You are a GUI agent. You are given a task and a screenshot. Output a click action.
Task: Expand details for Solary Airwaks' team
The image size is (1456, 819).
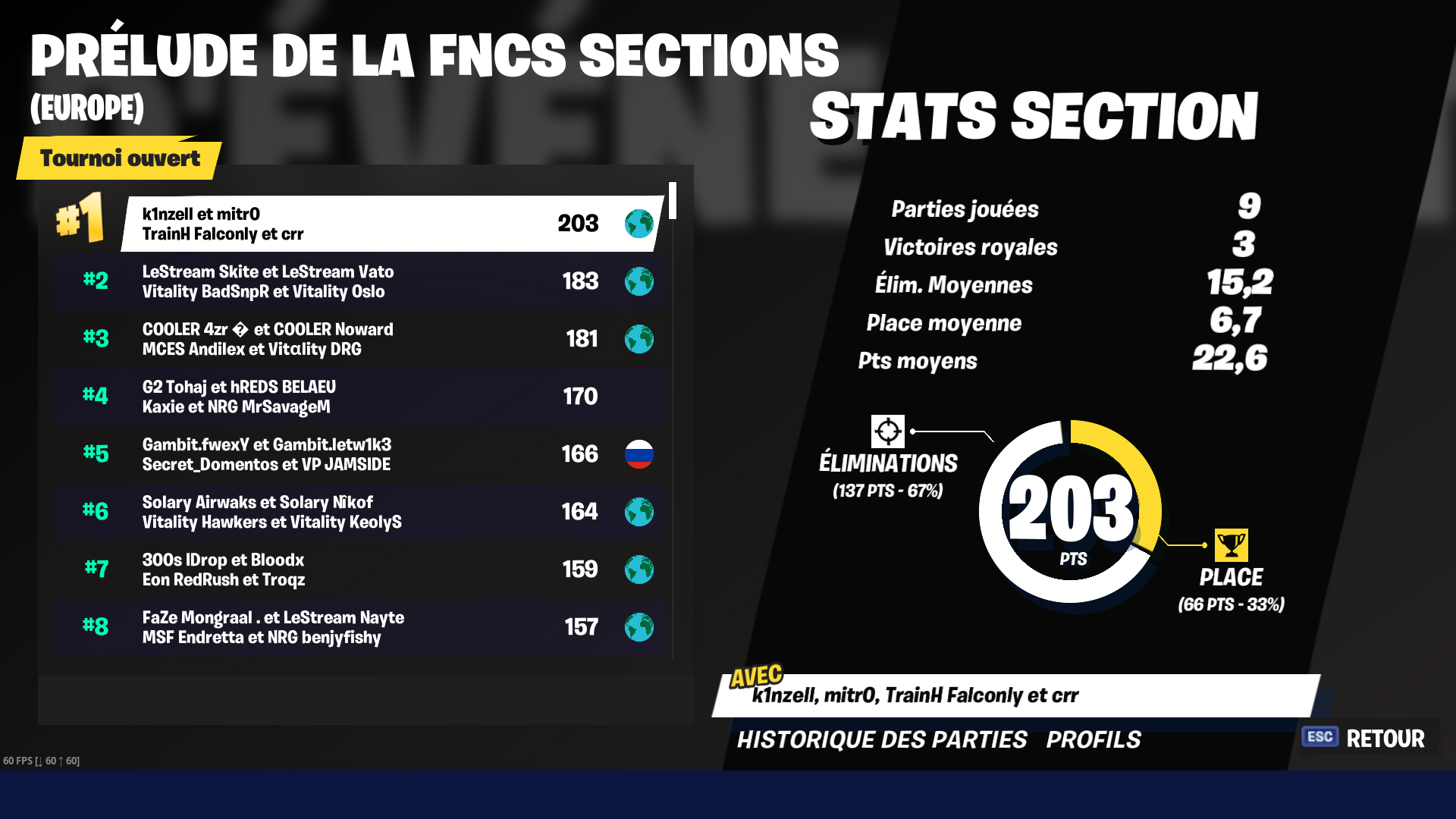[x=360, y=512]
